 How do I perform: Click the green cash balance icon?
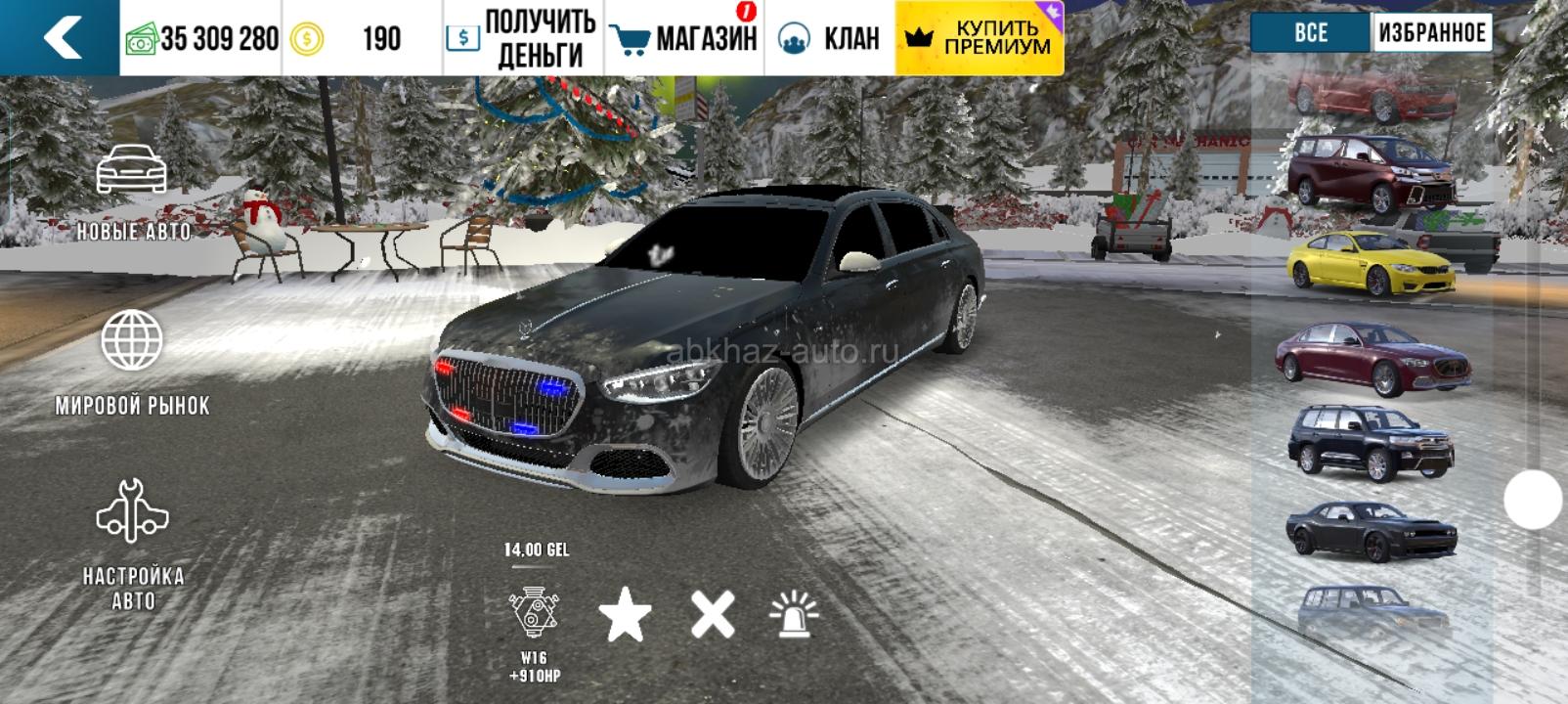142,40
